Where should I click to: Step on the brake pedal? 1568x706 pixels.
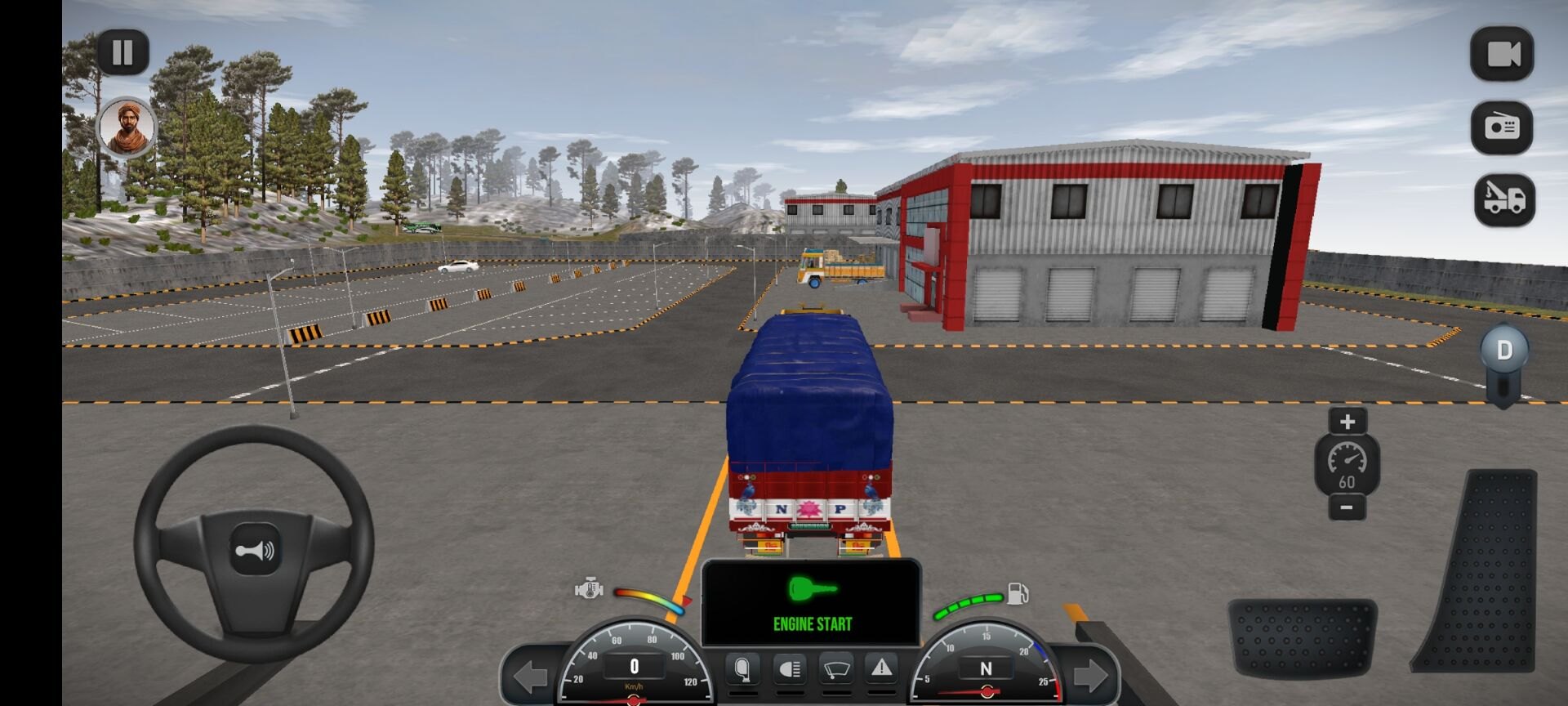tap(1302, 637)
